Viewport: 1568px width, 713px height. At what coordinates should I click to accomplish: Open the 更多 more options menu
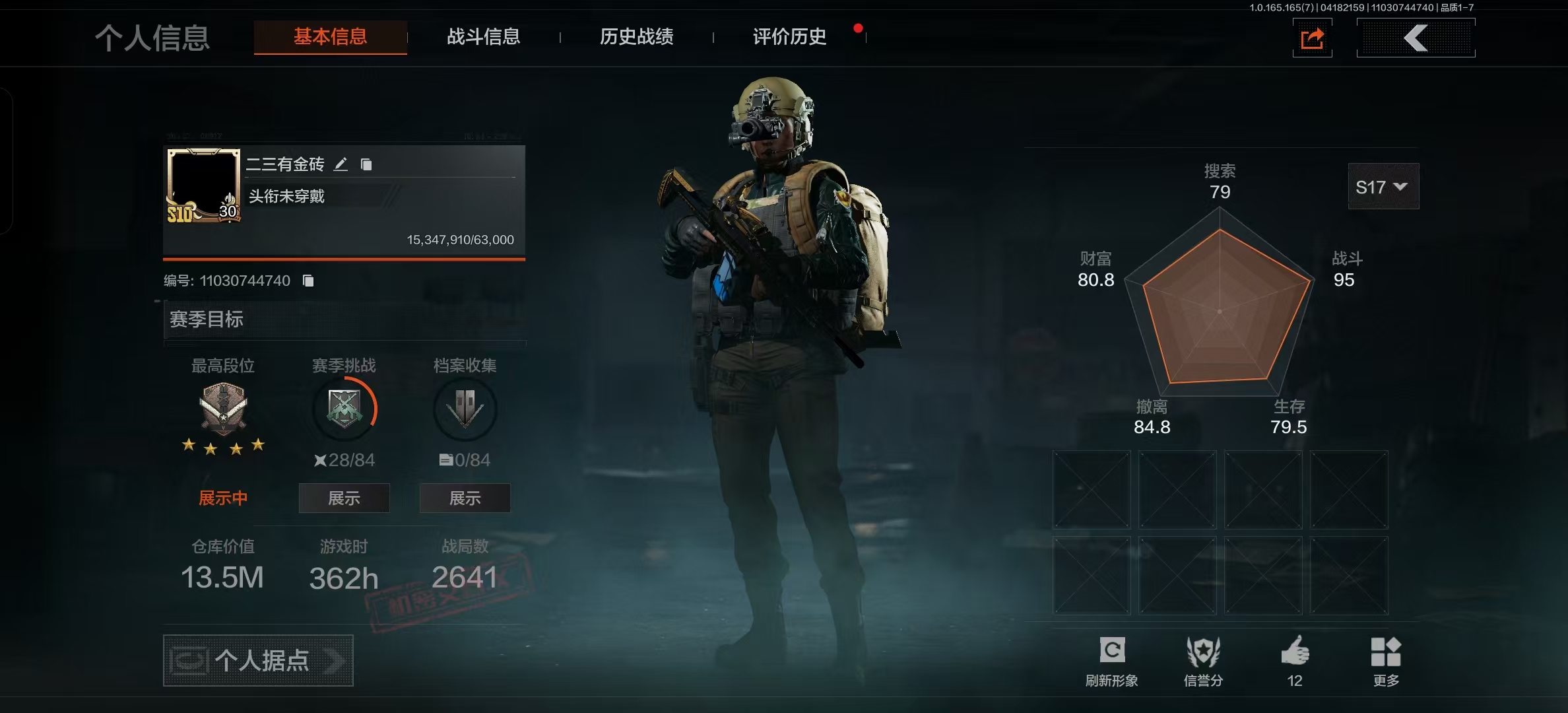click(1386, 660)
